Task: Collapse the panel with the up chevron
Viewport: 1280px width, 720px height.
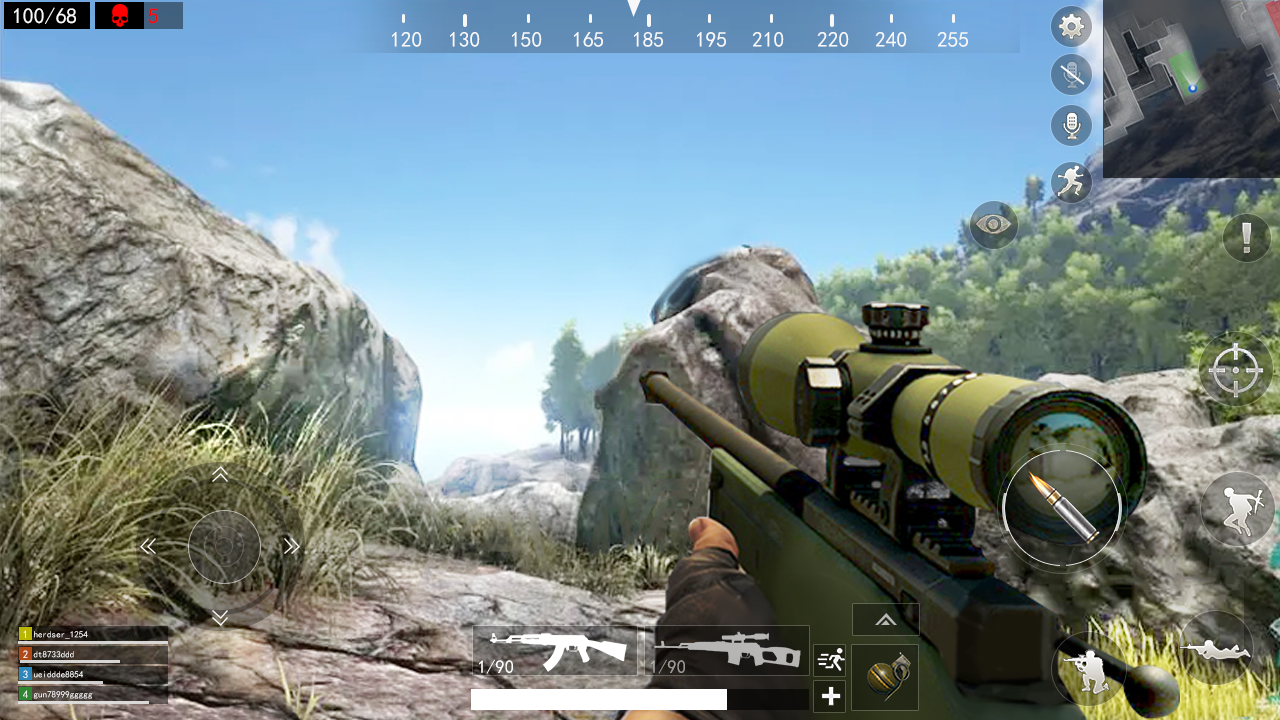Action: (x=885, y=618)
